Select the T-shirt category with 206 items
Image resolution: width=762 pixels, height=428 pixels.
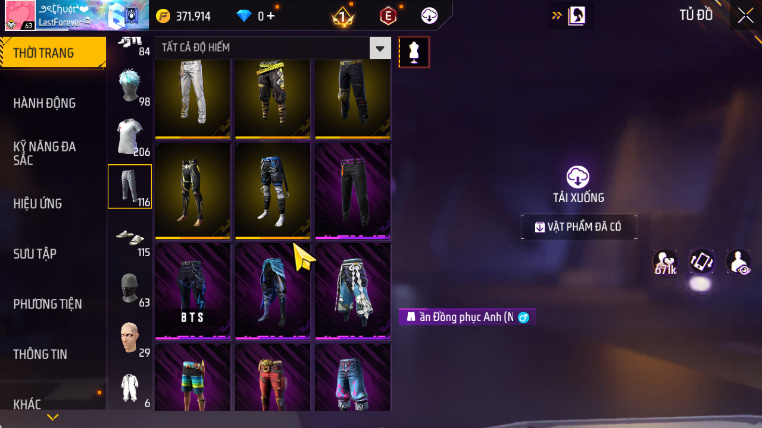(129, 138)
